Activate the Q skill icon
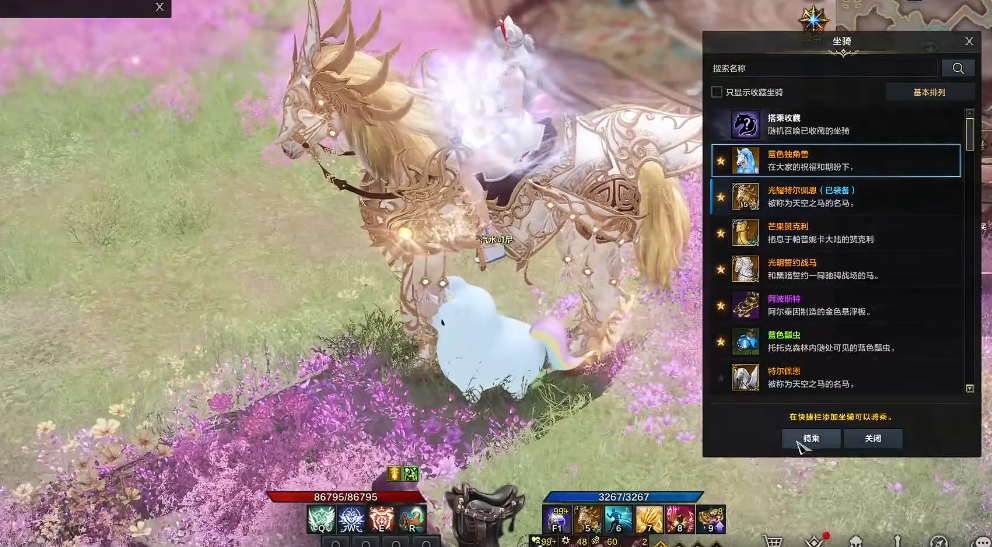The width and height of the screenshot is (992, 547). pos(321,518)
